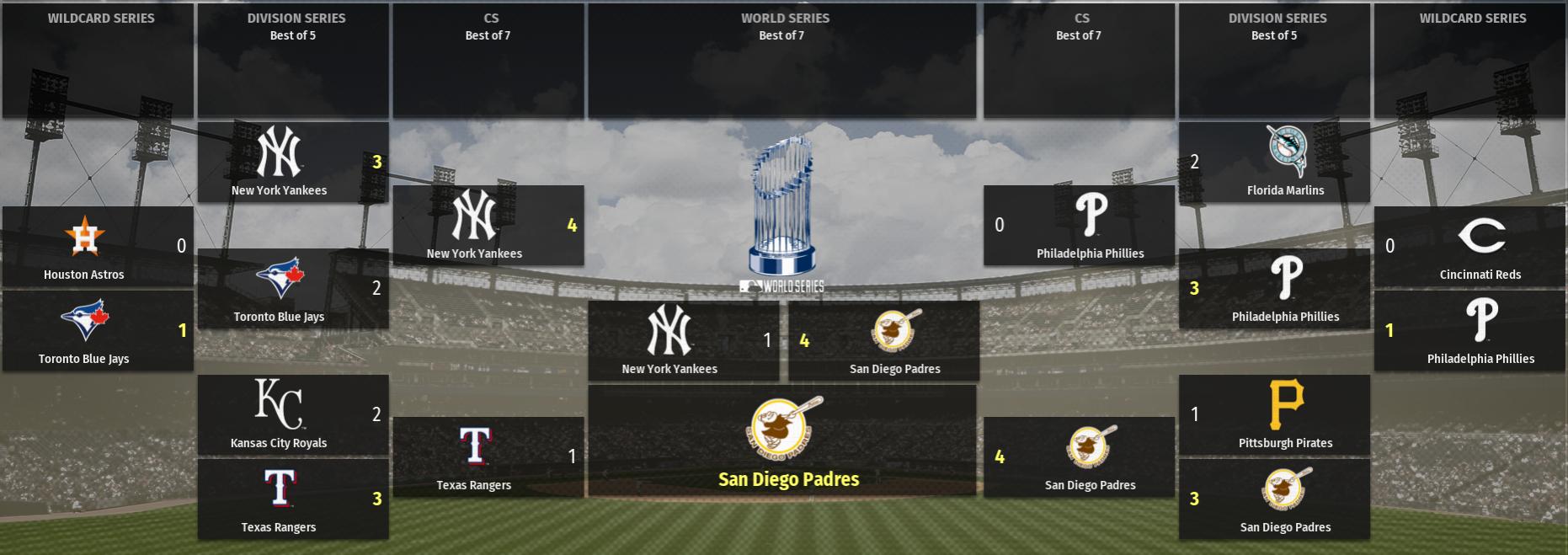Select Texas Rangers tile with 3 wins

[x=292, y=499]
